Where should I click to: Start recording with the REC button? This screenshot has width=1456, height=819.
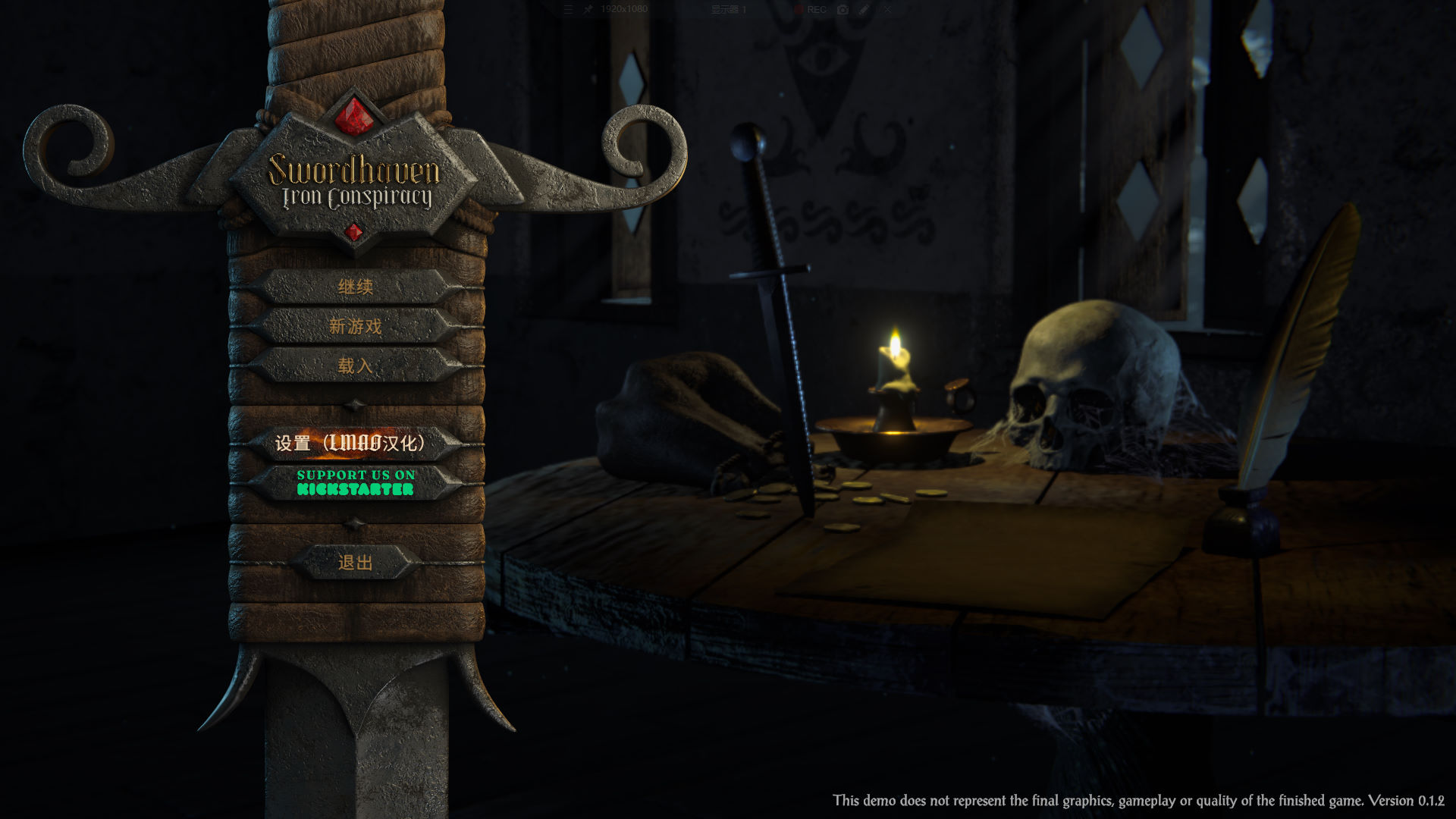coord(811,10)
